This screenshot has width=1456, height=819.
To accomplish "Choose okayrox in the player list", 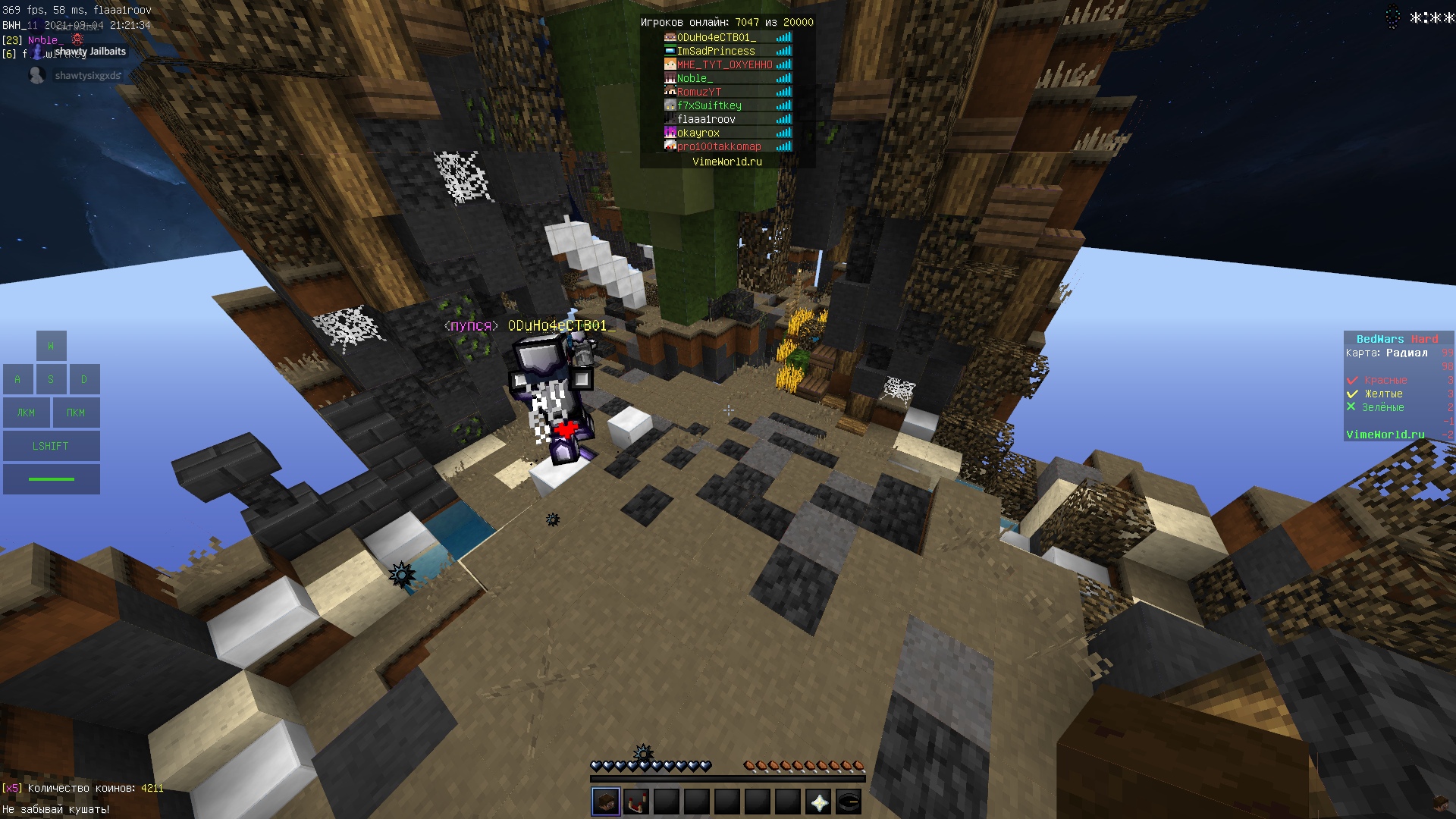I will pos(698,133).
